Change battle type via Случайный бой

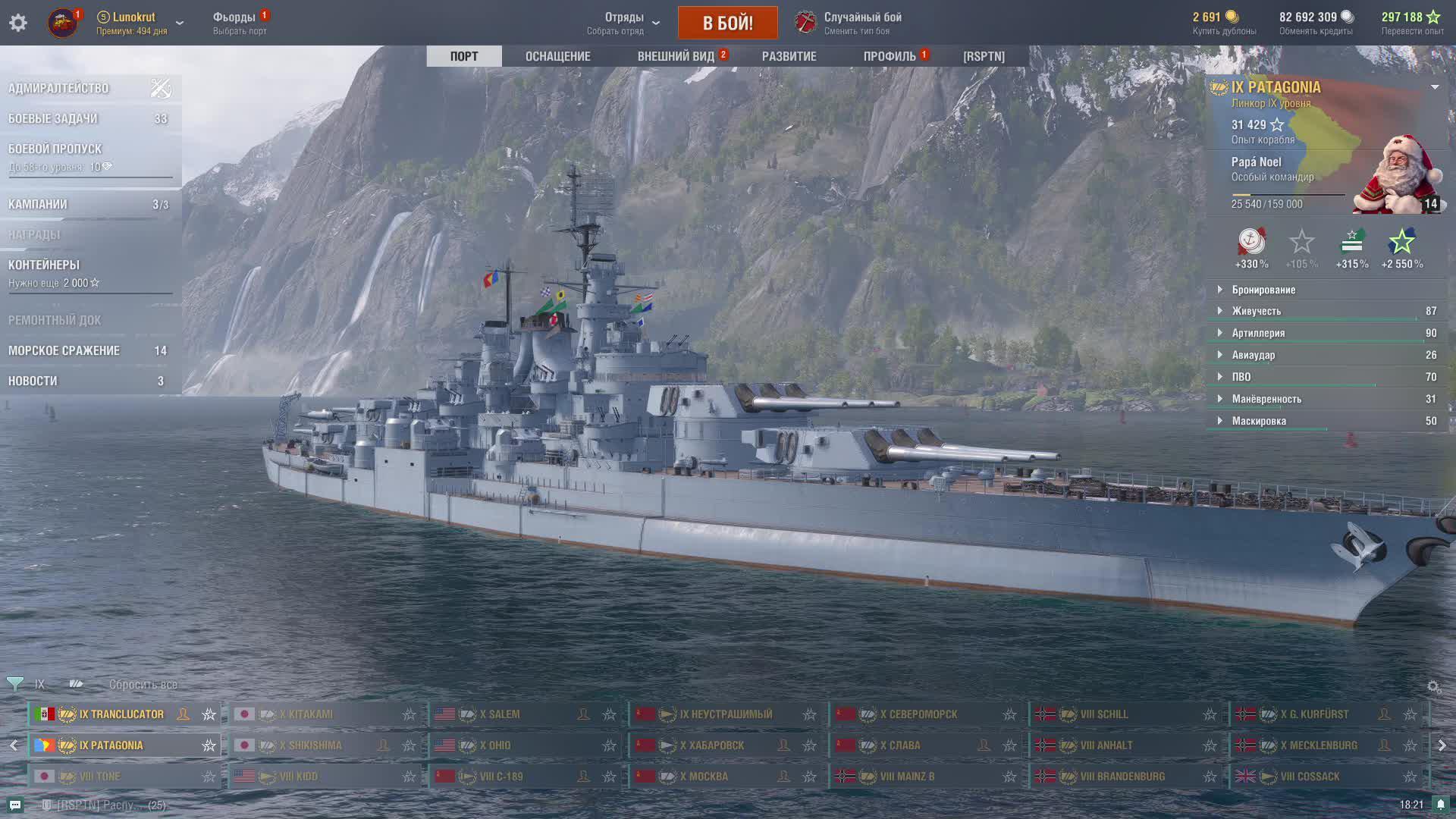pyautogui.click(x=861, y=23)
